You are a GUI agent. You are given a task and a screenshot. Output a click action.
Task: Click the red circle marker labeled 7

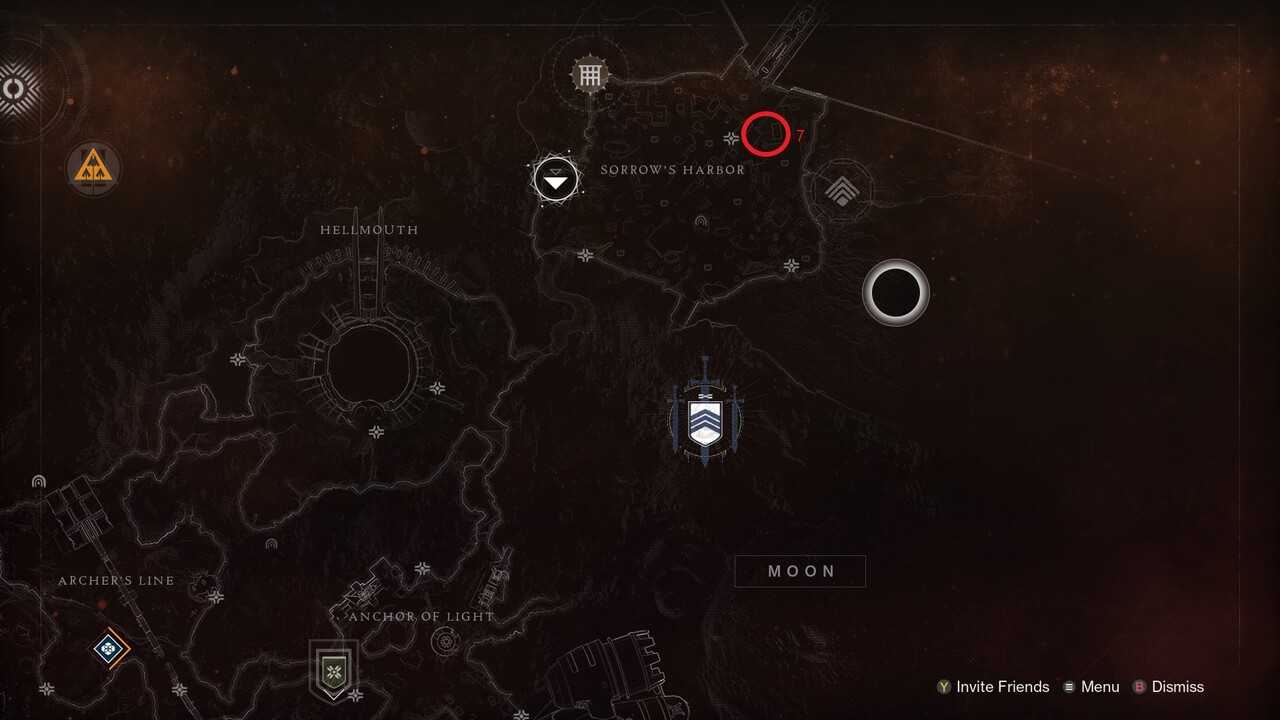click(765, 132)
